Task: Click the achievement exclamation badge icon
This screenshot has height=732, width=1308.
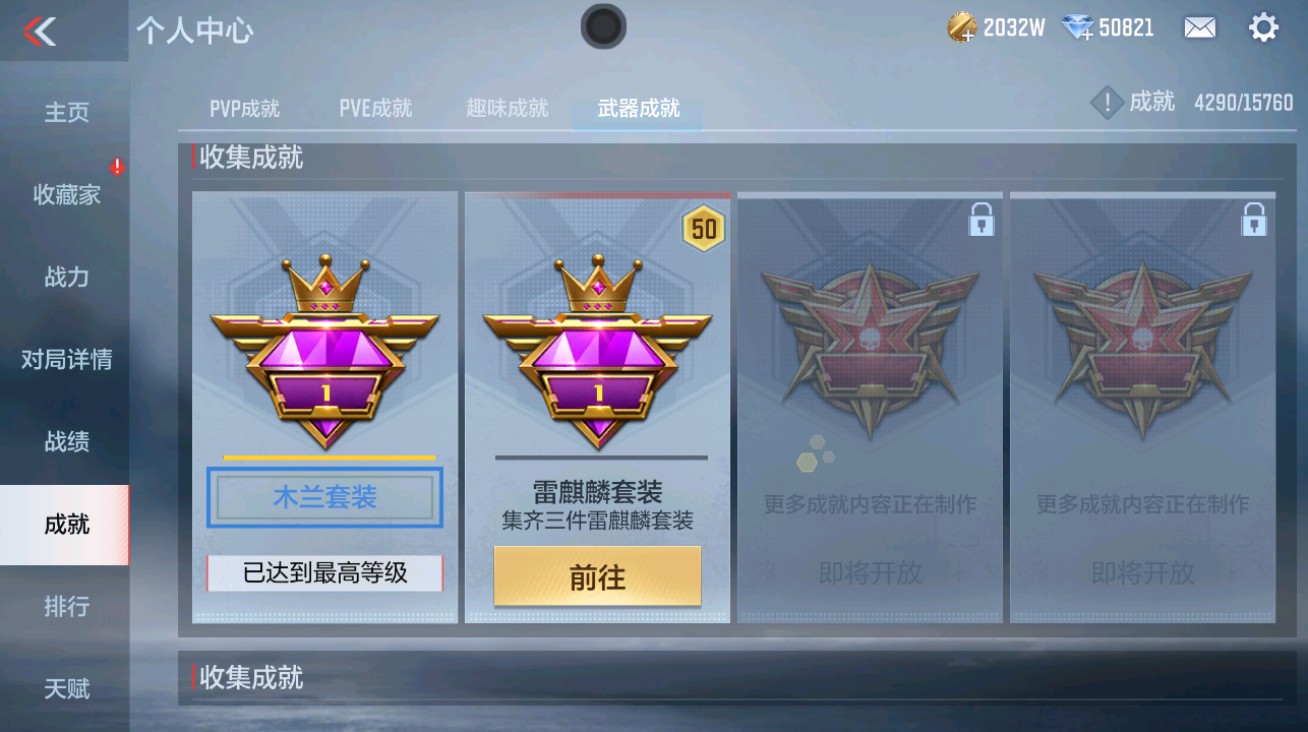Action: point(1105,100)
